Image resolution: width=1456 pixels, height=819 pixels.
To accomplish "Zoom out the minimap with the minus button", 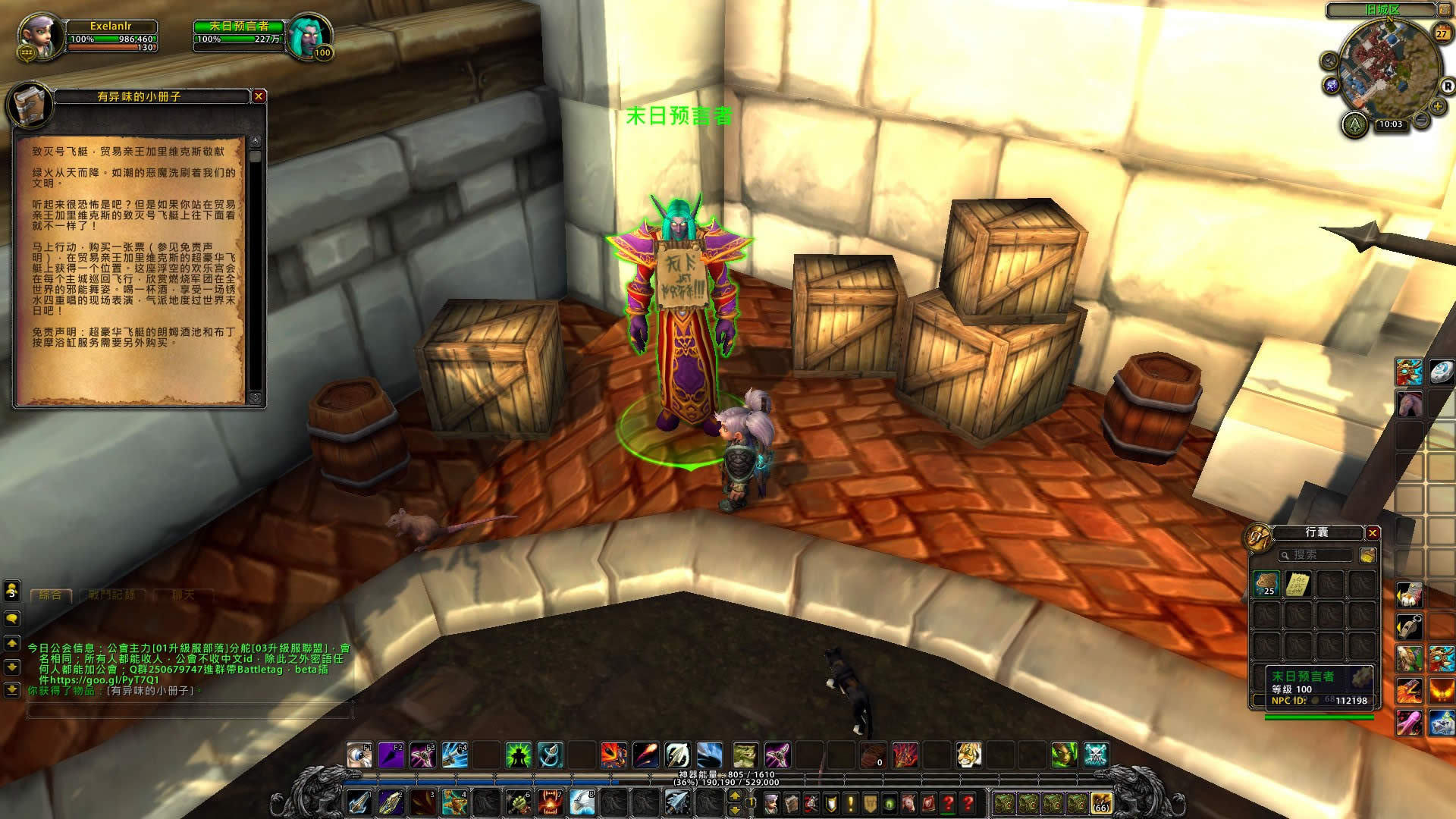I will (1422, 120).
